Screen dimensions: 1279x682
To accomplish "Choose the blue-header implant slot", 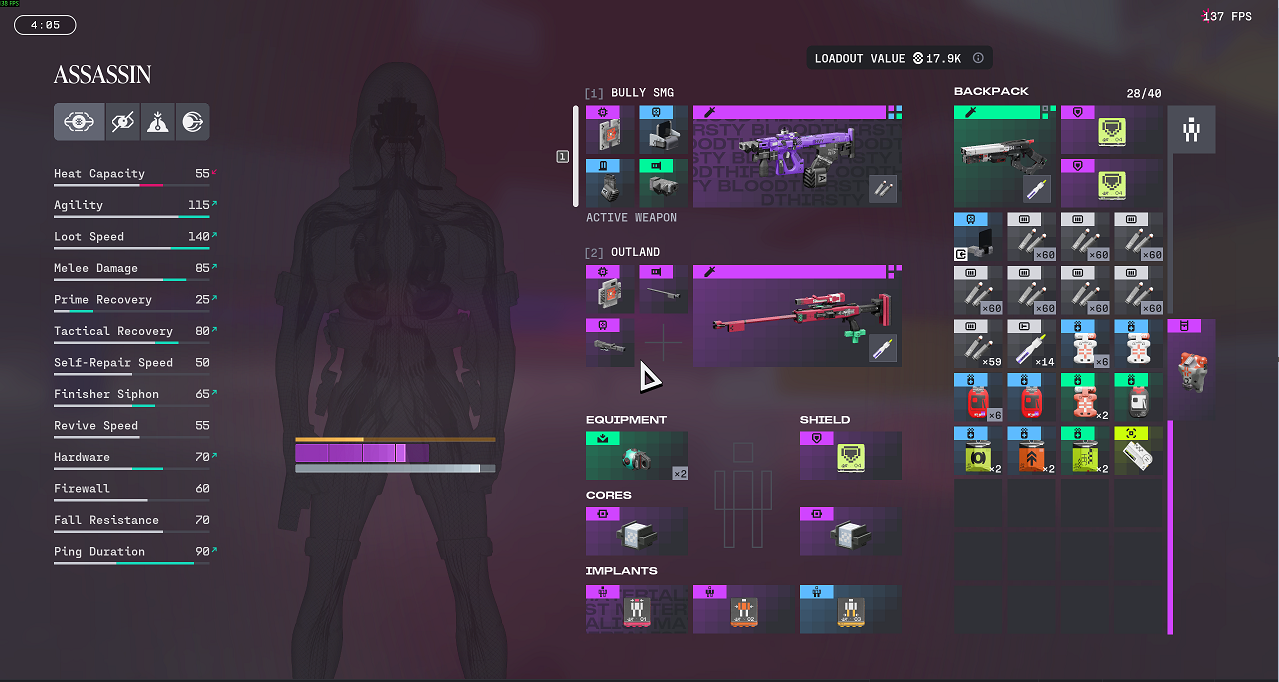I will point(850,609).
